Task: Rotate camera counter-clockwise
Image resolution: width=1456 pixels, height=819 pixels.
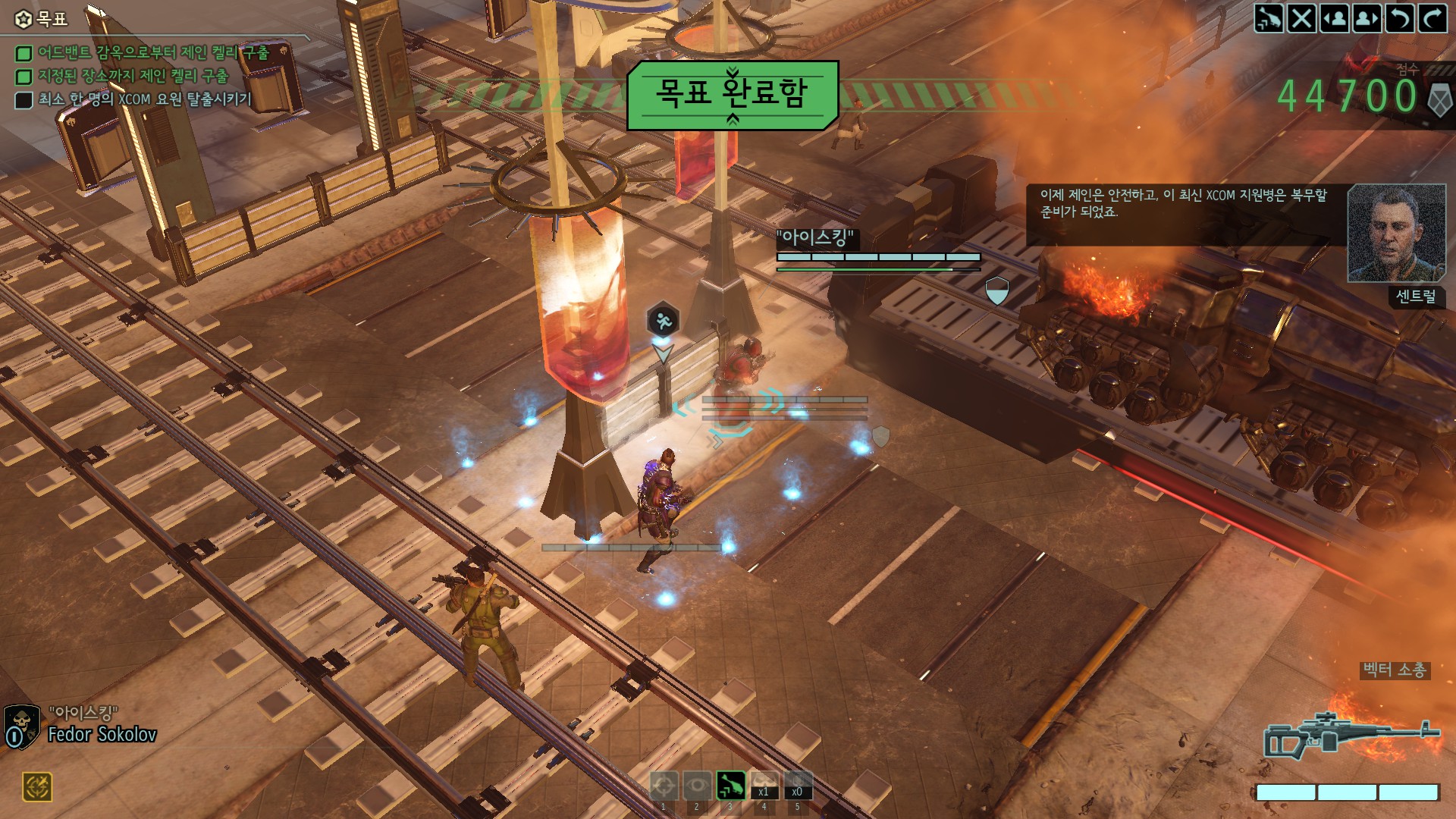Action: [1399, 18]
